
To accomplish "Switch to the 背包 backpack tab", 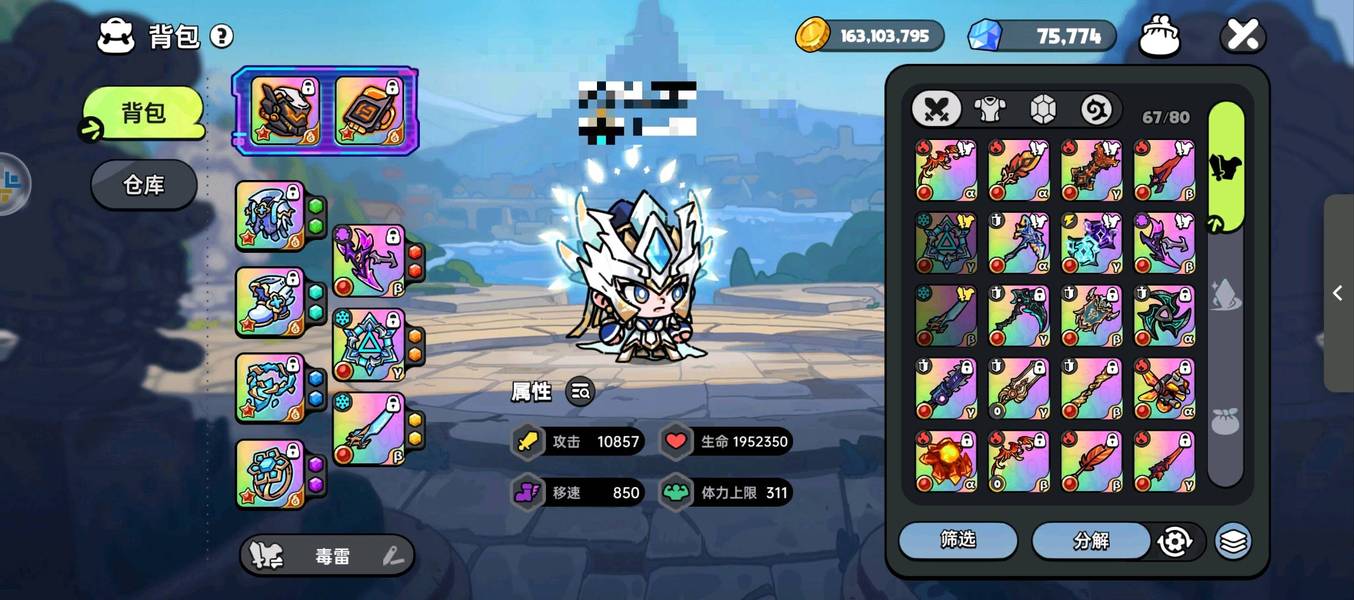I will click(143, 113).
